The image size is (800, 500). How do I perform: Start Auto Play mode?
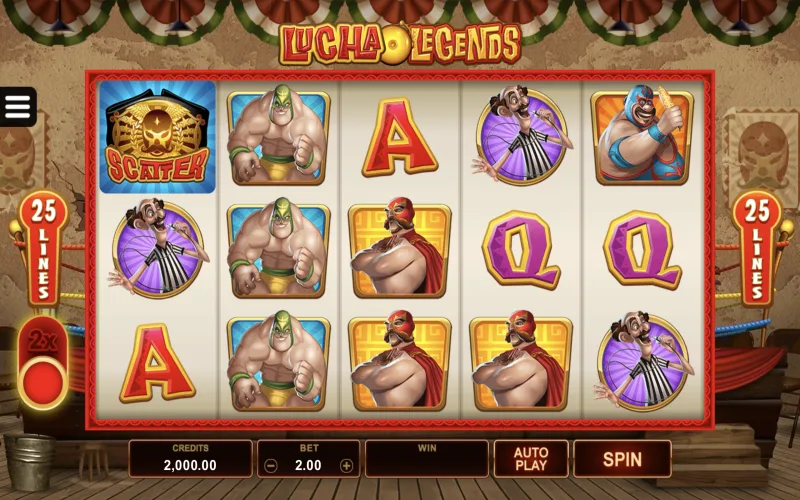point(530,459)
